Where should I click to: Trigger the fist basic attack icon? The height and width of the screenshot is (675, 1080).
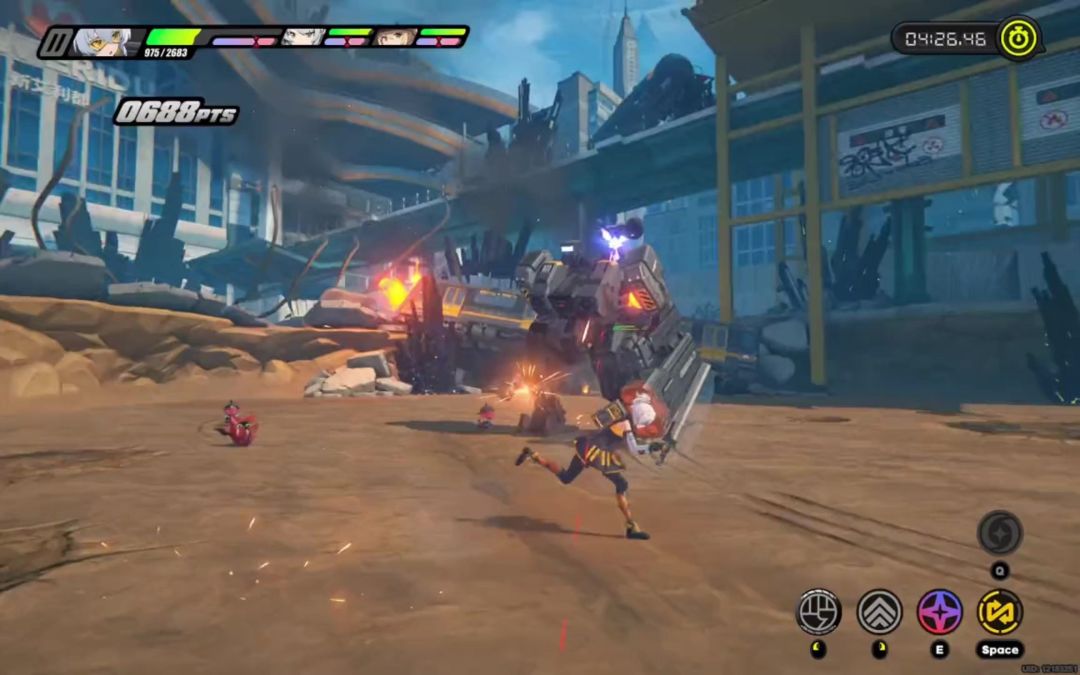point(818,611)
